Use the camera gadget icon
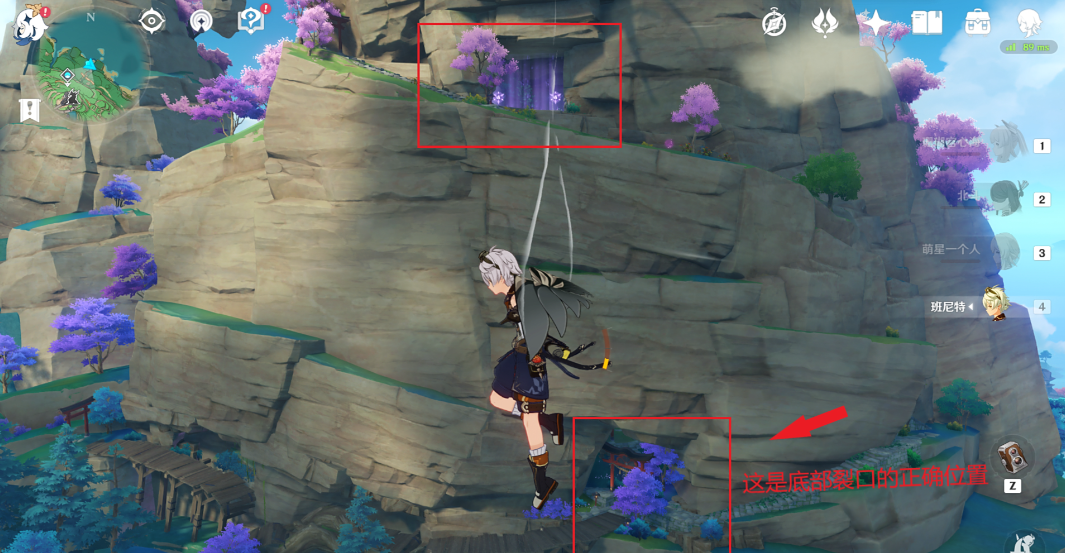Image resolution: width=1065 pixels, height=553 pixels. (1013, 457)
